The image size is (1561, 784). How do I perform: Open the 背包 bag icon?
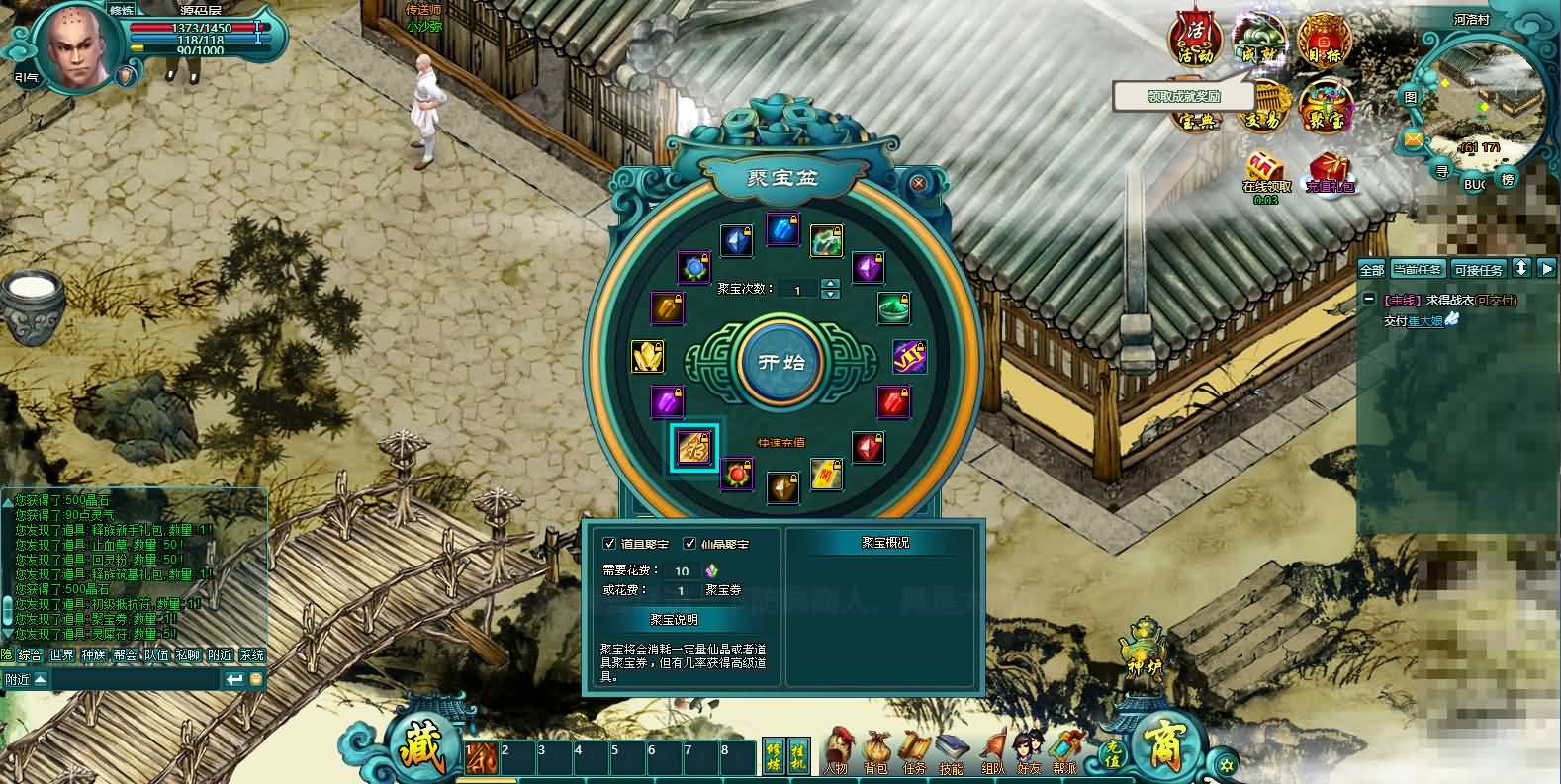tap(876, 751)
